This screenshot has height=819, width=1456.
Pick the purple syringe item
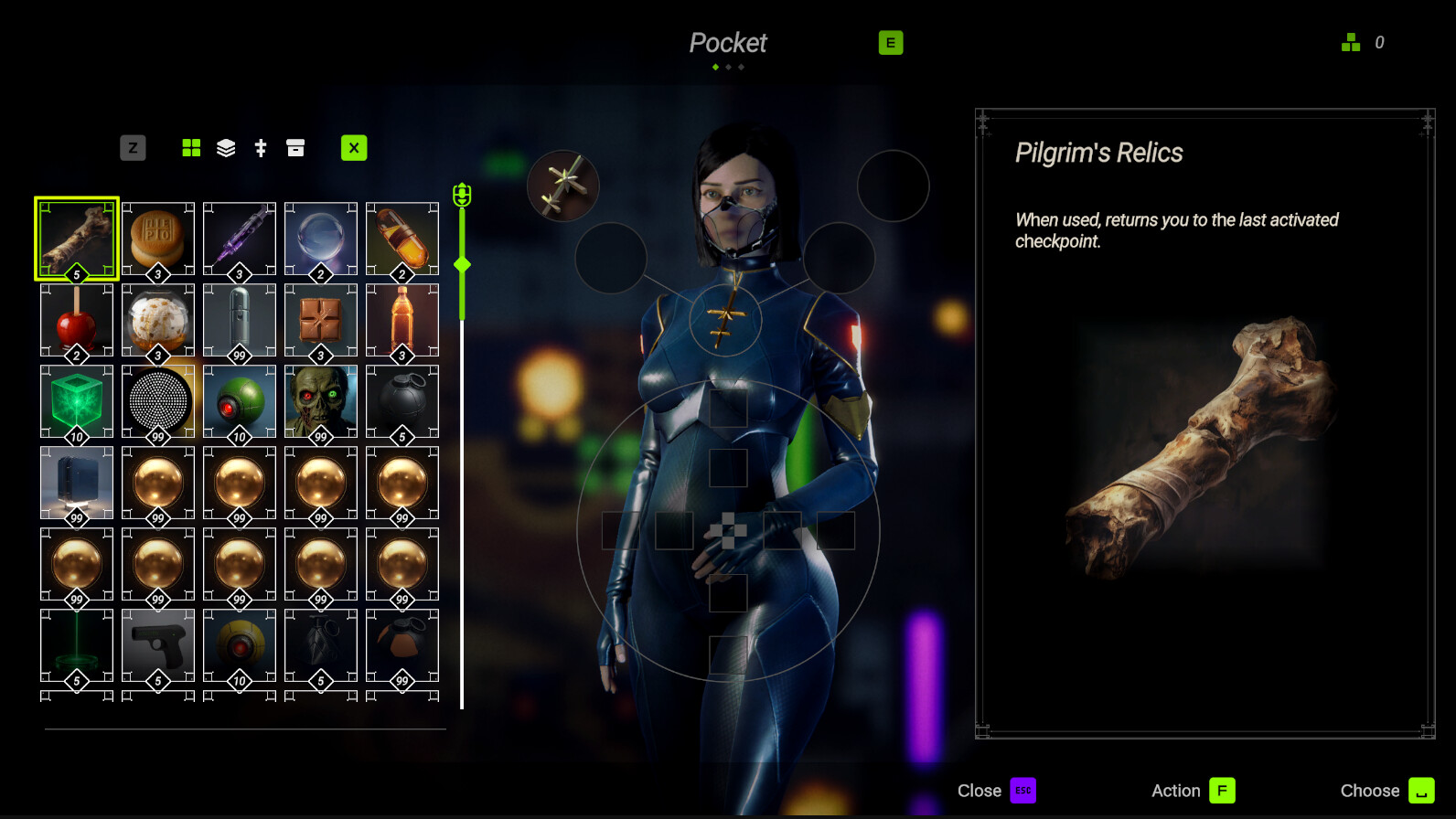[x=240, y=239]
